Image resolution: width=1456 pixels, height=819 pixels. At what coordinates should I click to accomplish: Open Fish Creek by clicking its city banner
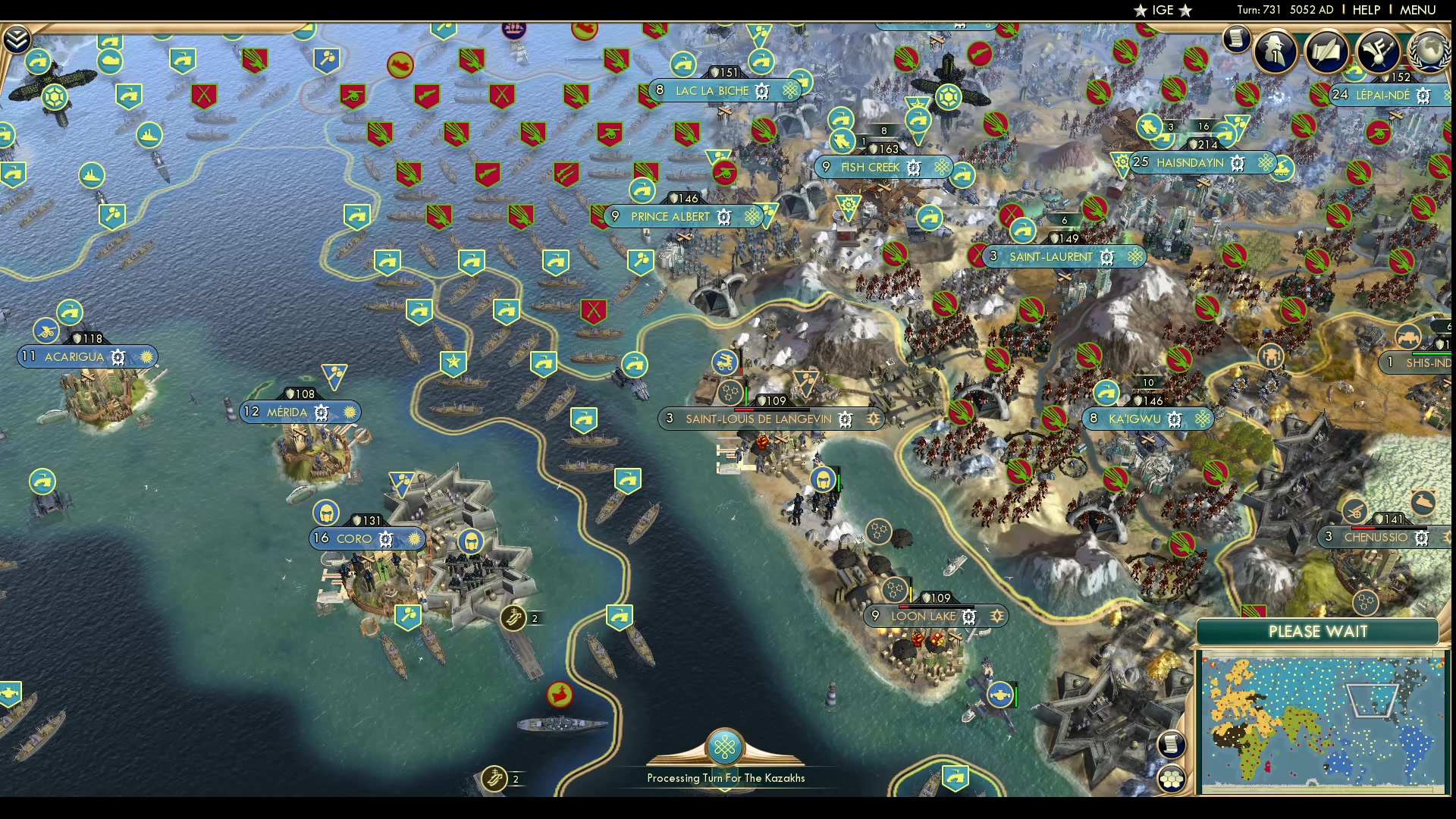(869, 168)
